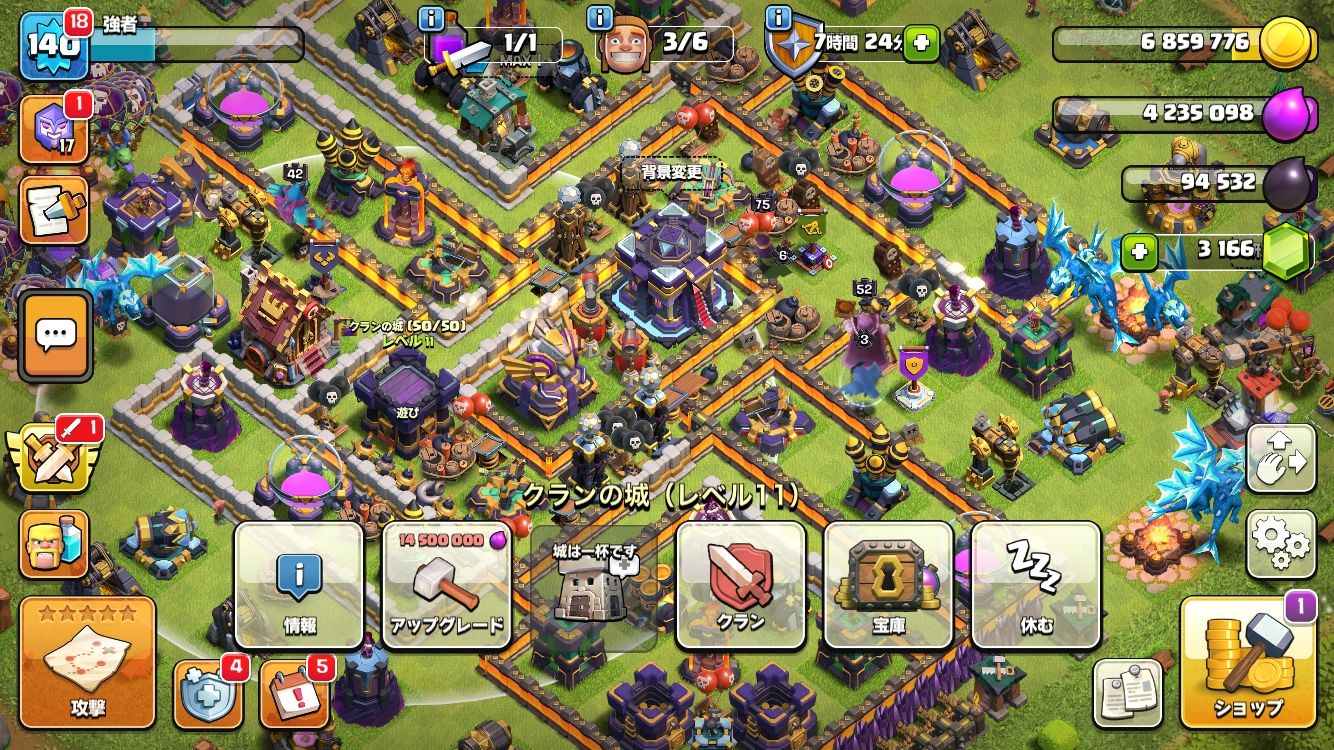This screenshot has width=1334, height=750.
Task: Open the settings gear button
Action: [x=1281, y=544]
